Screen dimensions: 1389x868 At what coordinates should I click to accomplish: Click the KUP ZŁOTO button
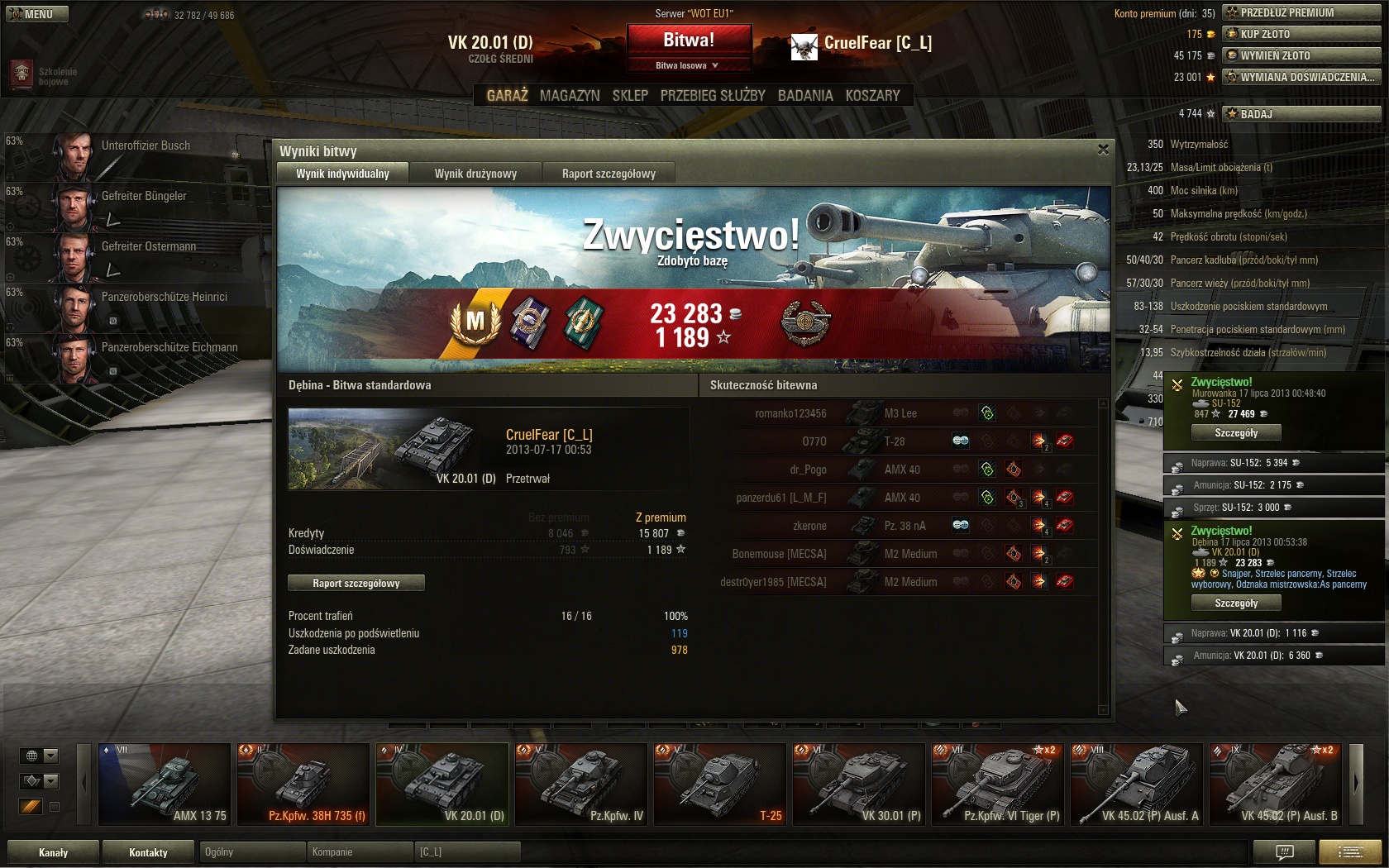click(x=1301, y=34)
